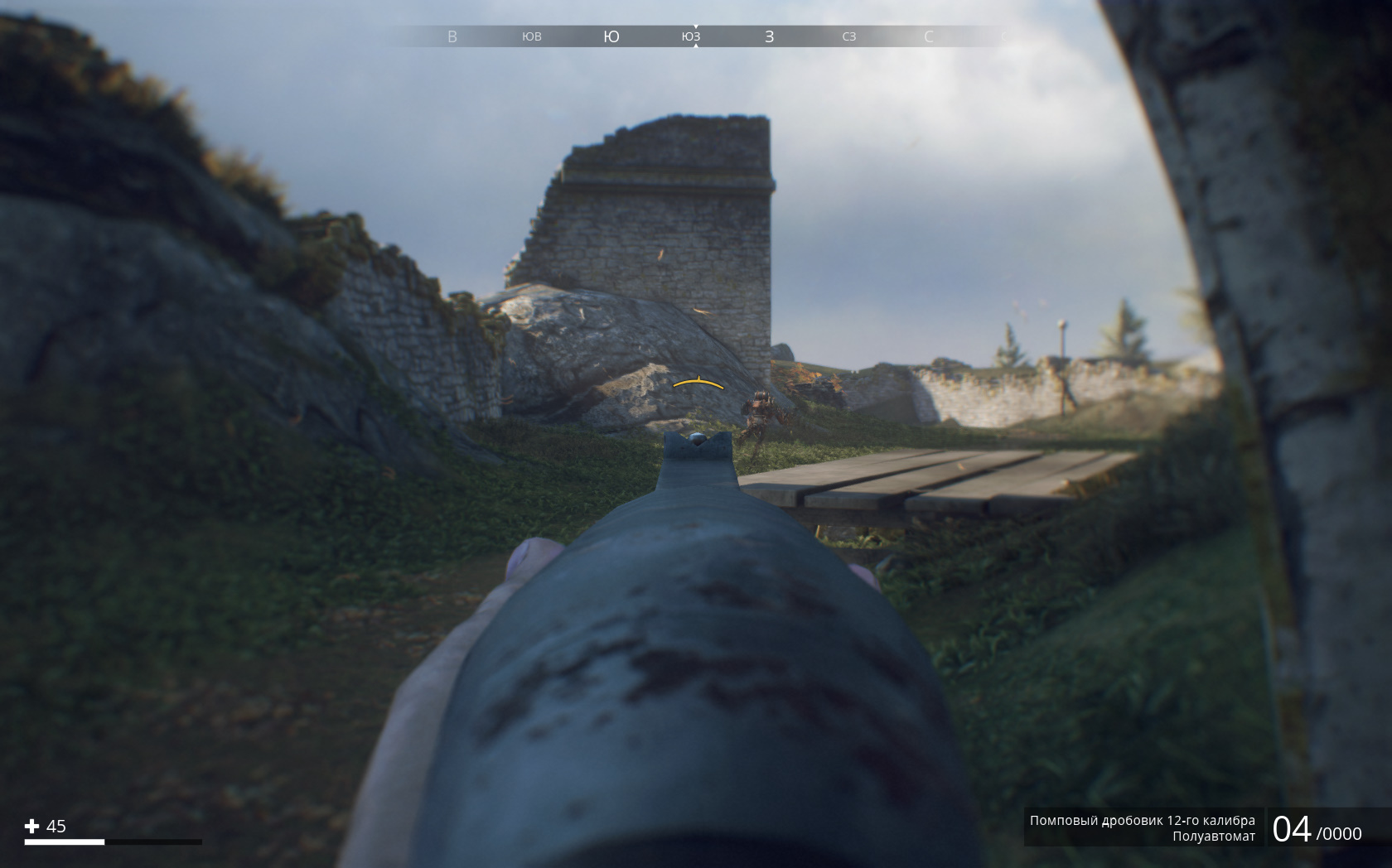Click the Полуавтомат fire mode indicator
The image size is (1392, 868).
(x=1213, y=837)
